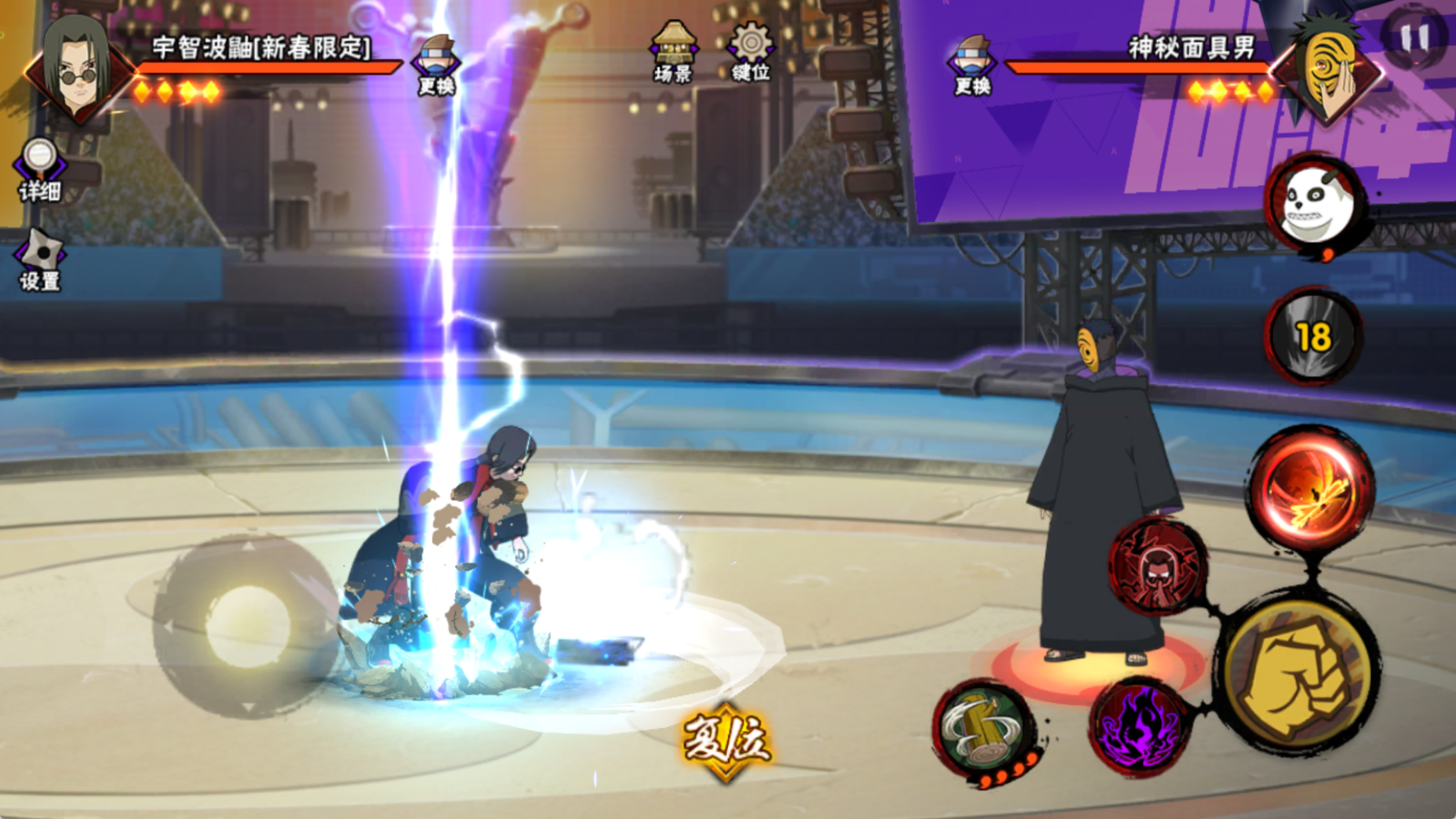Swap the left fighter with 更换
Screen dimensions: 1456x819
coord(436,64)
